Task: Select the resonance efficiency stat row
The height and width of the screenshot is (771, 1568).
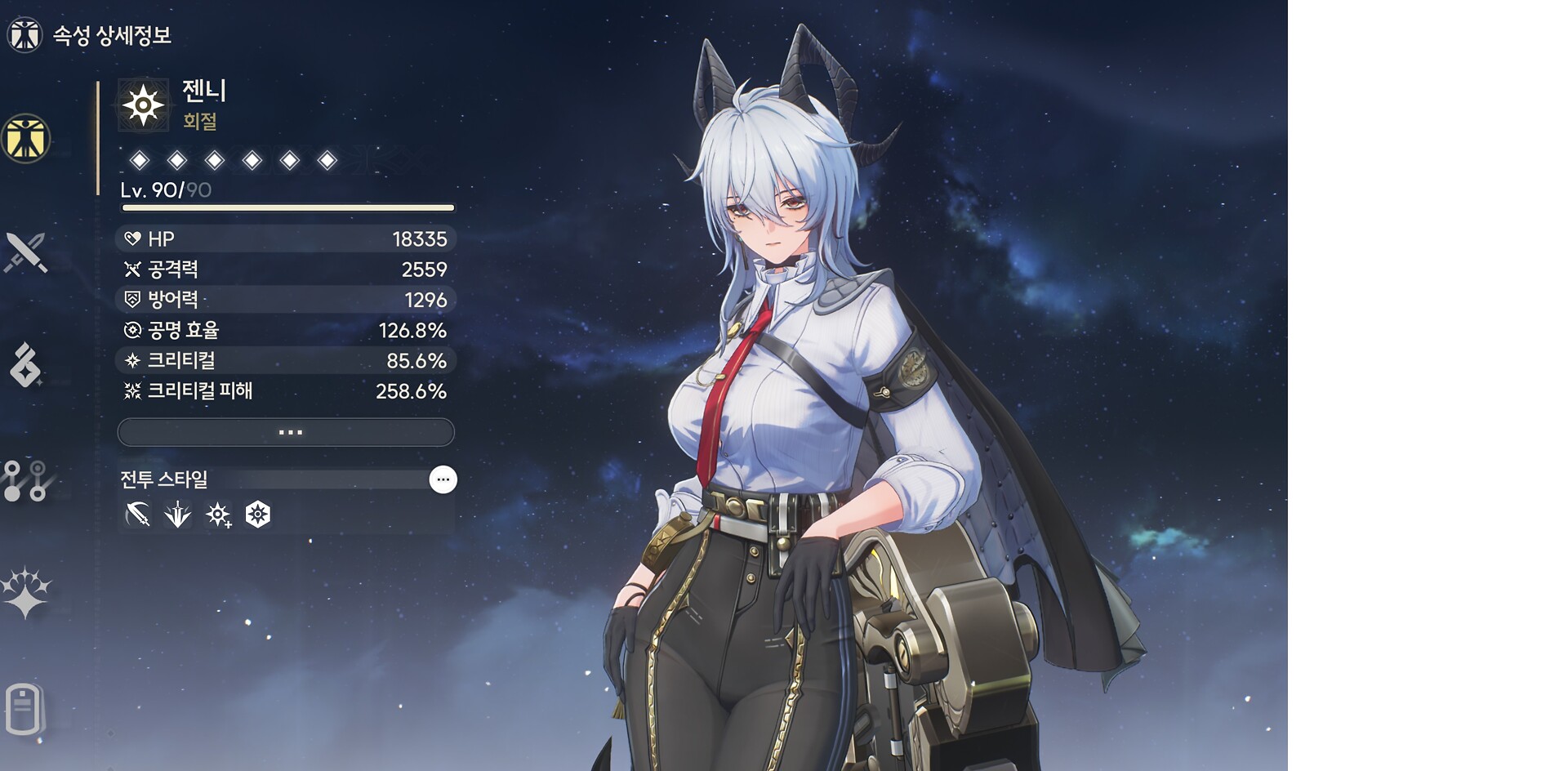Action: click(286, 331)
